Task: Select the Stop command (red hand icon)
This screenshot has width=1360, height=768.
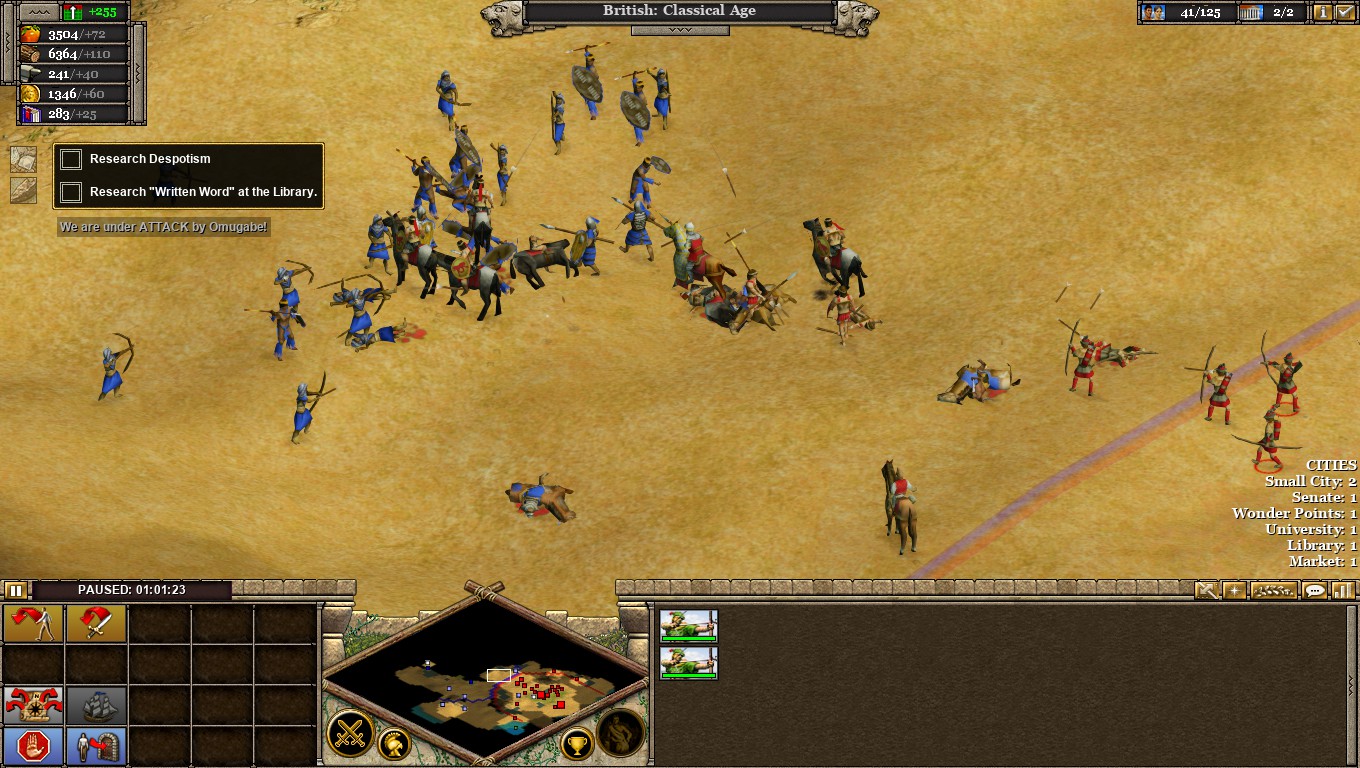Action: (x=31, y=745)
